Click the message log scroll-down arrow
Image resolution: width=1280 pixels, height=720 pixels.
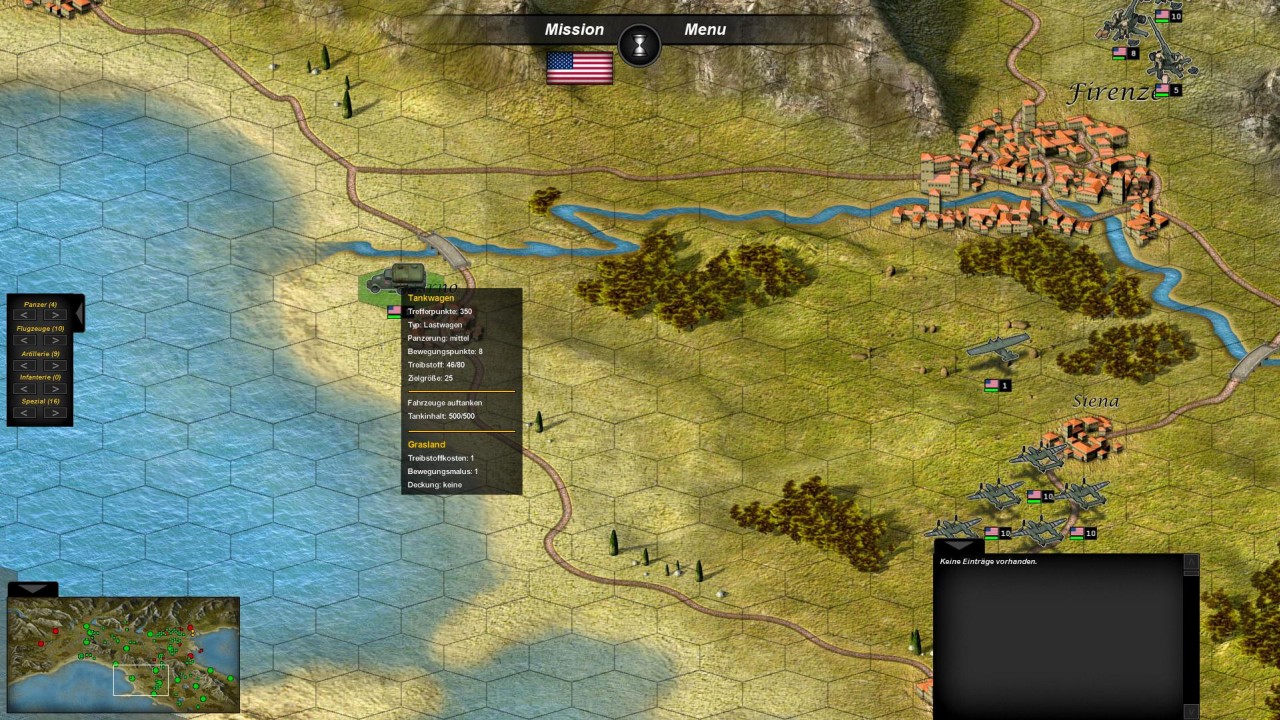point(1191,710)
